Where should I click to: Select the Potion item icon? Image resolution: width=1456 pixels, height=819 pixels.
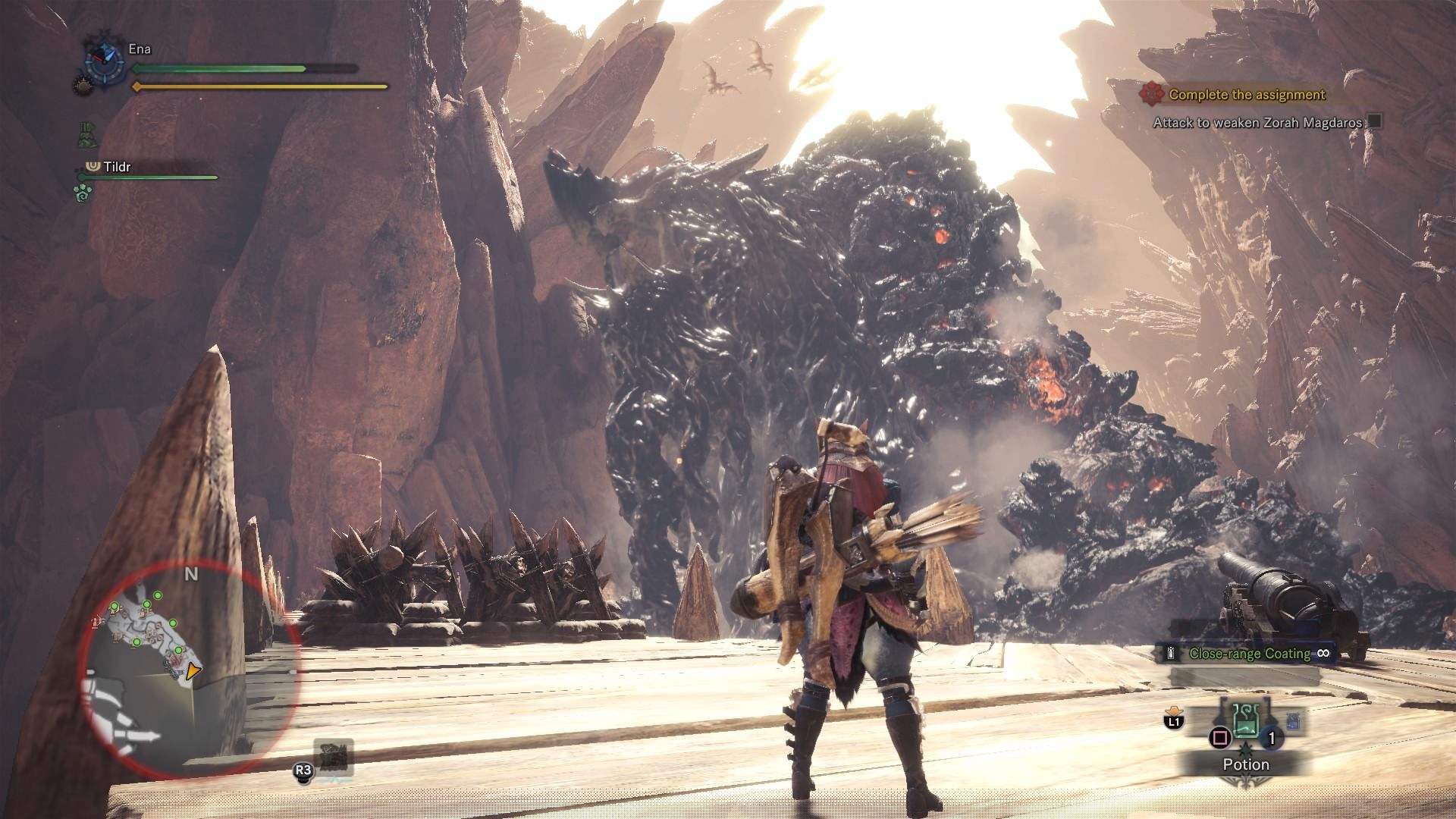(1245, 722)
